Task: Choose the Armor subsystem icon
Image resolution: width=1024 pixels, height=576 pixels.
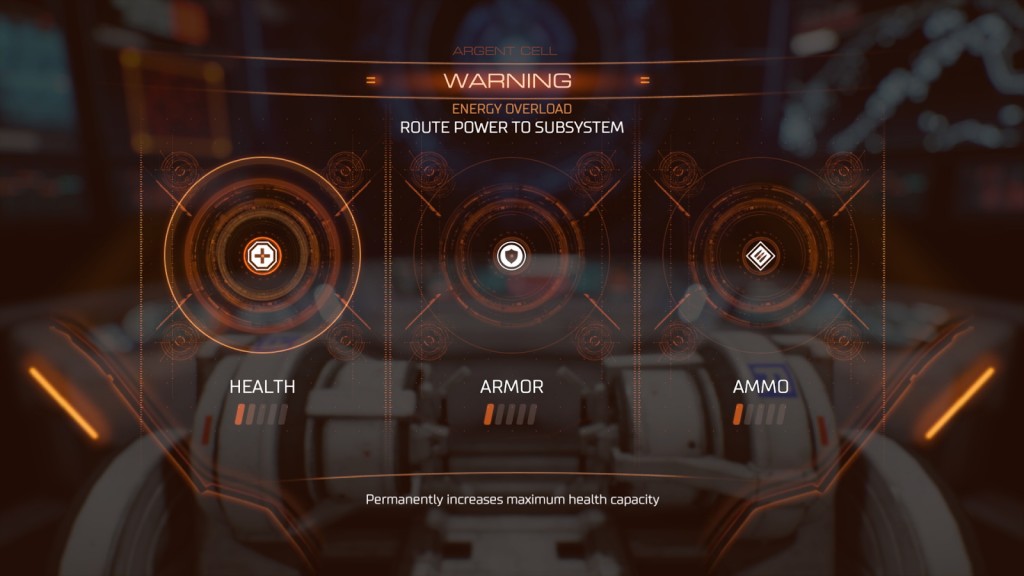Action: point(511,256)
